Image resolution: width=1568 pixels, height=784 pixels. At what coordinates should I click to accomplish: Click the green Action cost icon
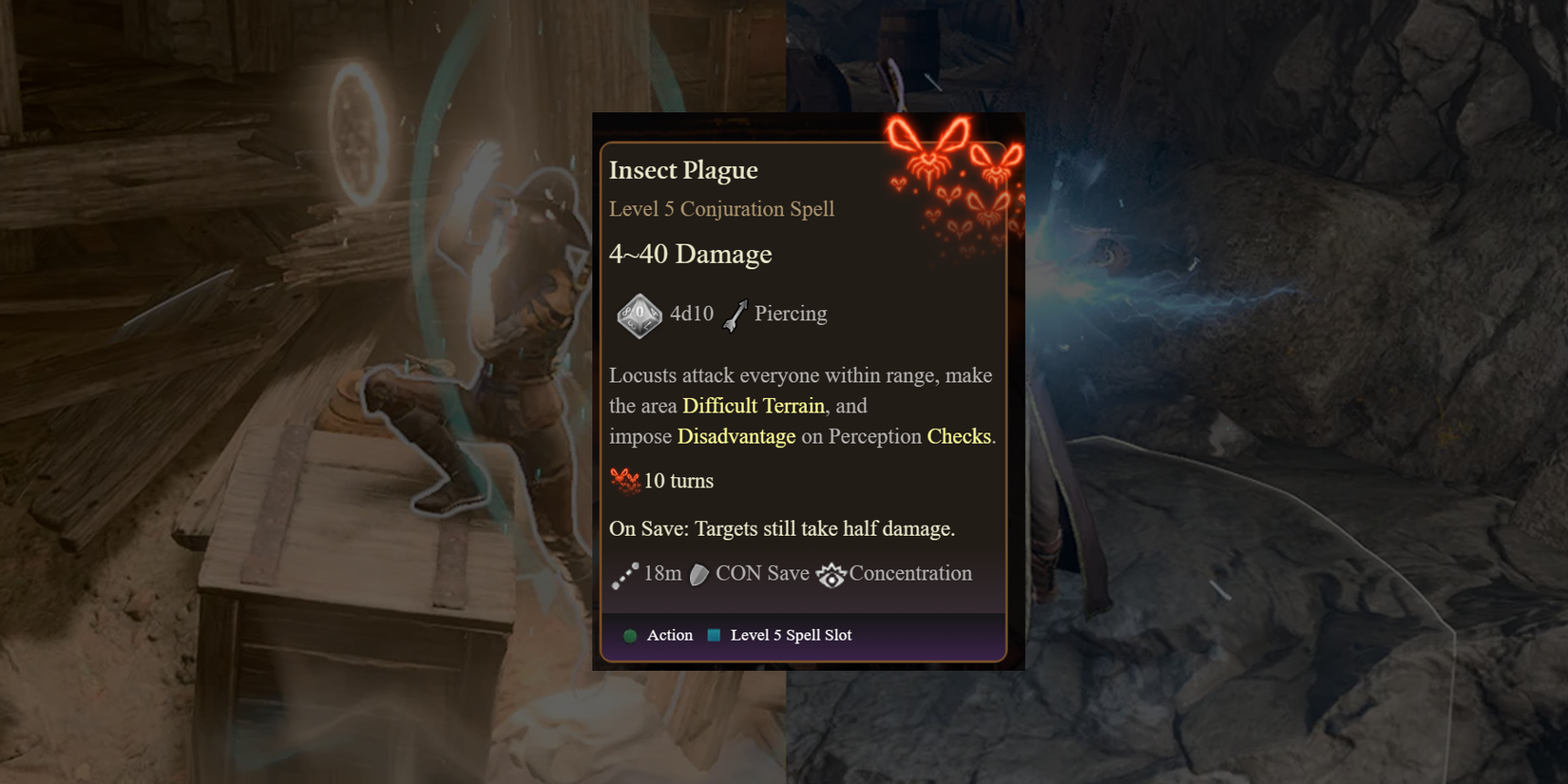coord(629,635)
